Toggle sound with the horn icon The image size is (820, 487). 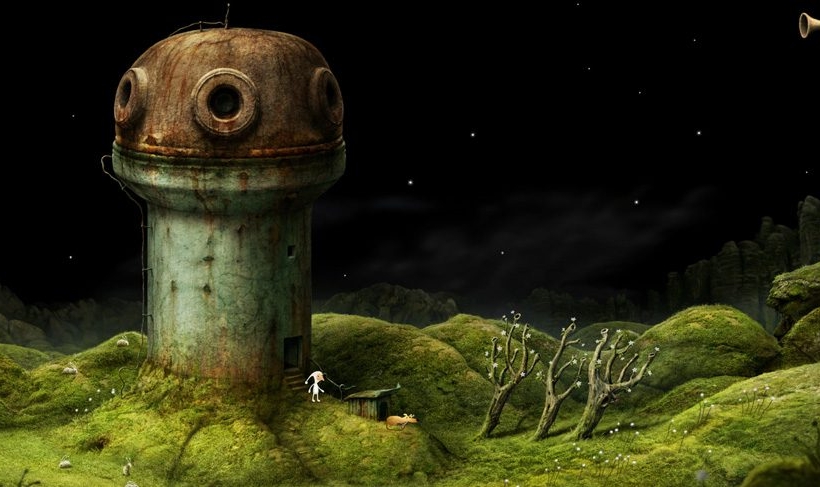pos(809,25)
